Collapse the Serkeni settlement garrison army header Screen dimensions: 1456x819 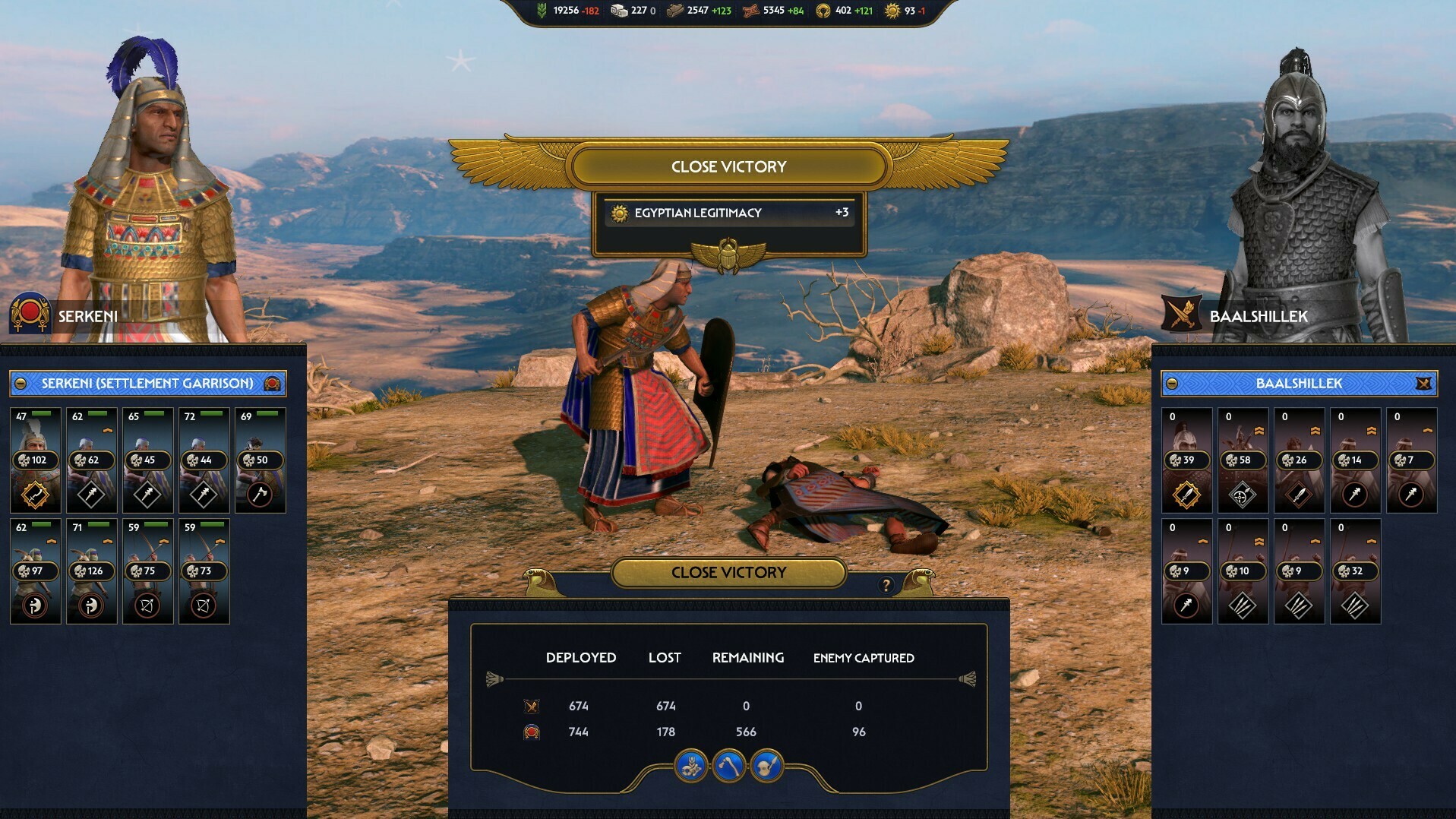point(21,384)
